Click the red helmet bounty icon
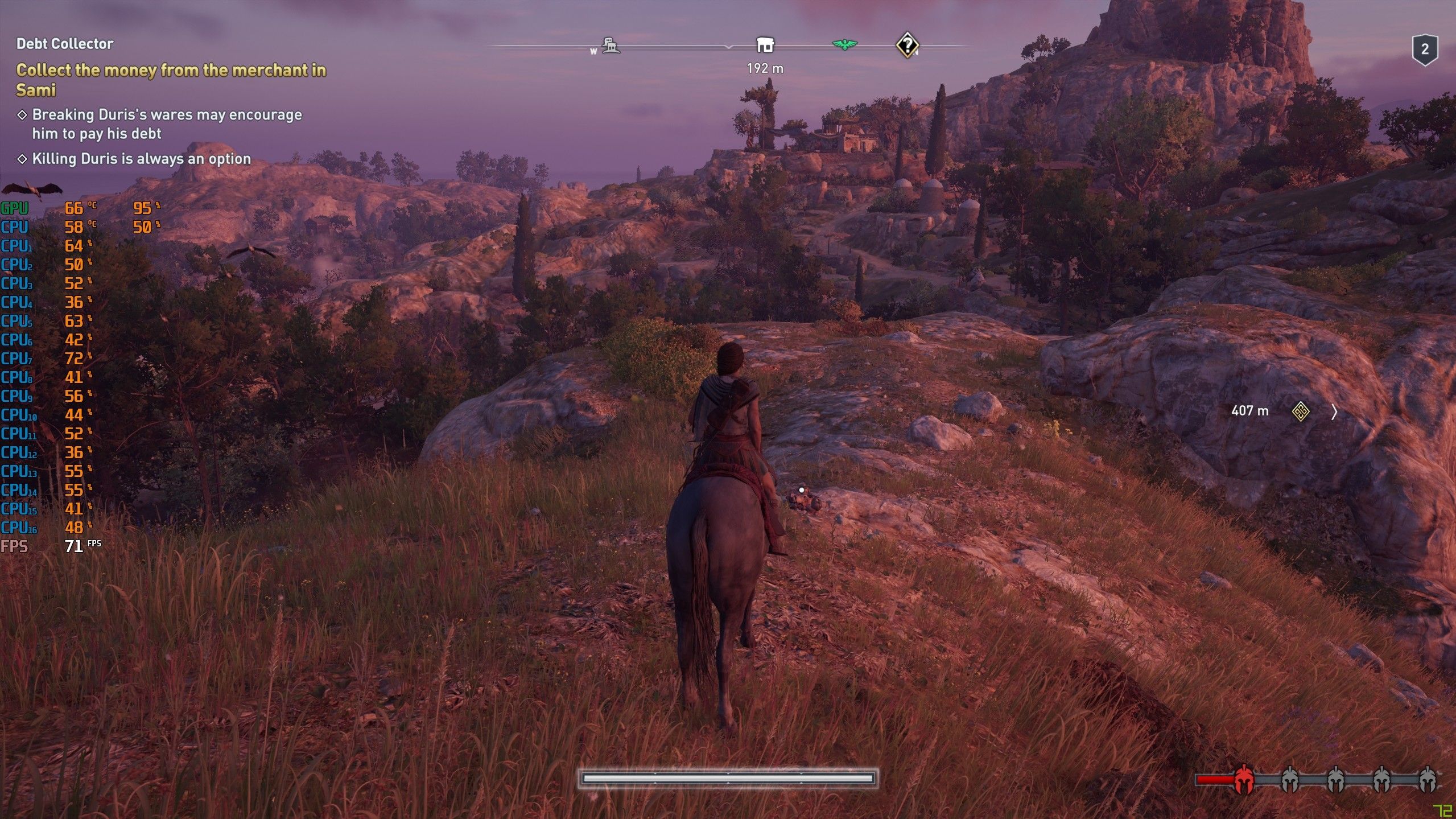Viewport: 1456px width, 819px height. 1244,780
